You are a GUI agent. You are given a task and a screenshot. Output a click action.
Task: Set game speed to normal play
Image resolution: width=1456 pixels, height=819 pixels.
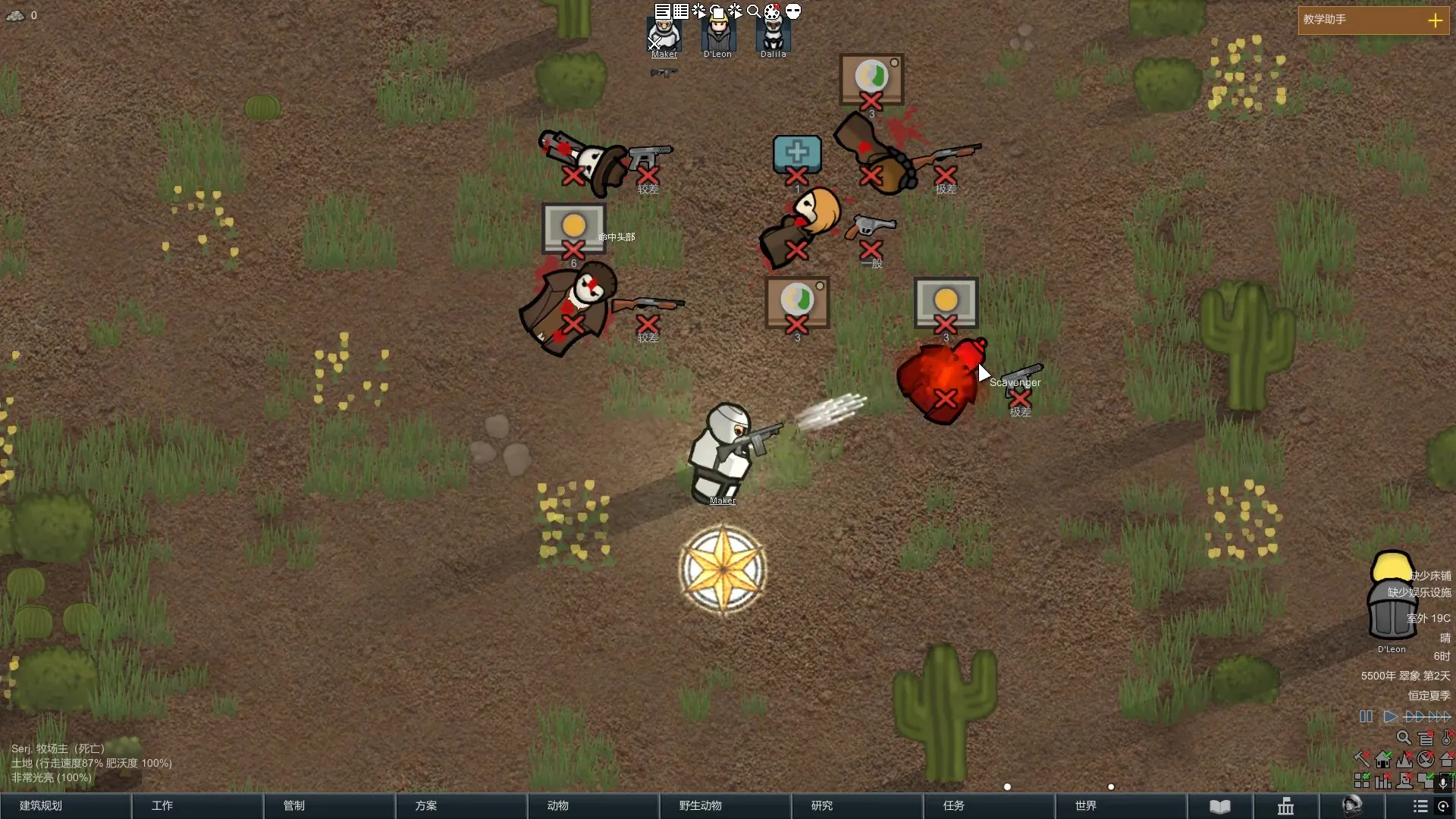tap(1390, 717)
